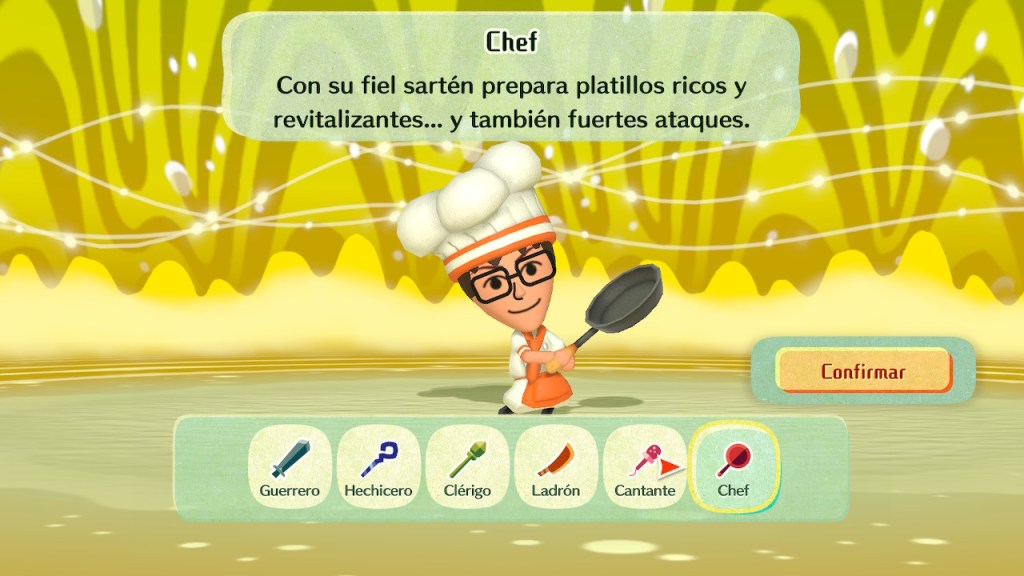Click the highlighted Chef job tile

click(734, 467)
